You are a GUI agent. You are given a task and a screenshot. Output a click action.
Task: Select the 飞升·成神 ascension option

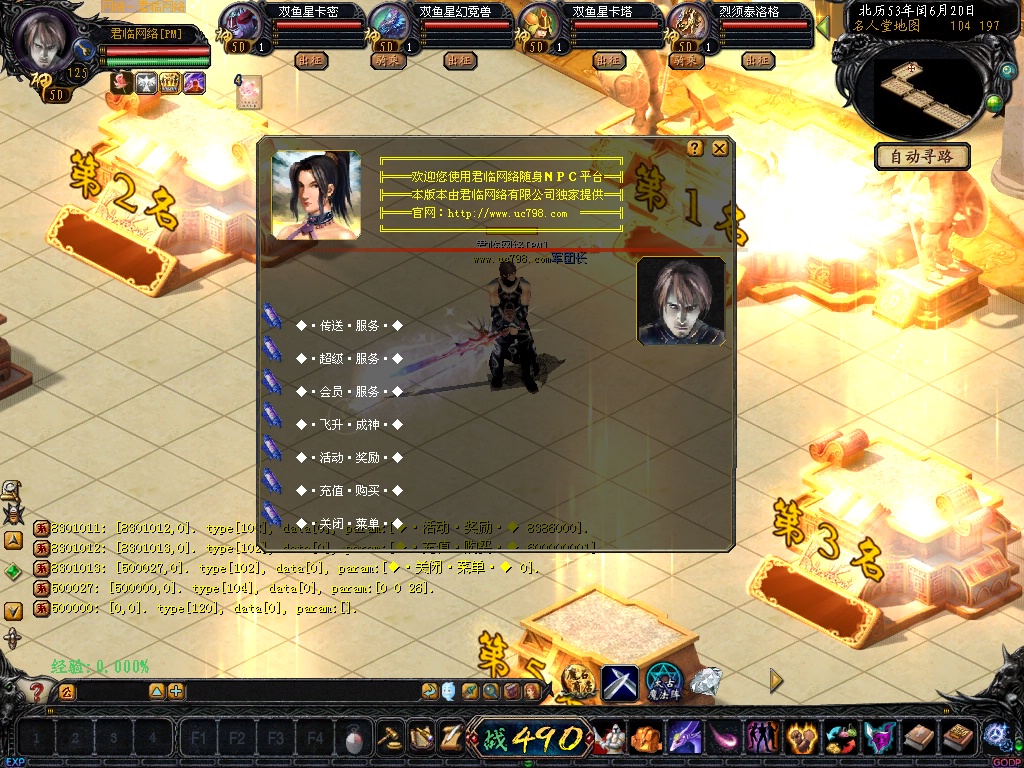348,425
